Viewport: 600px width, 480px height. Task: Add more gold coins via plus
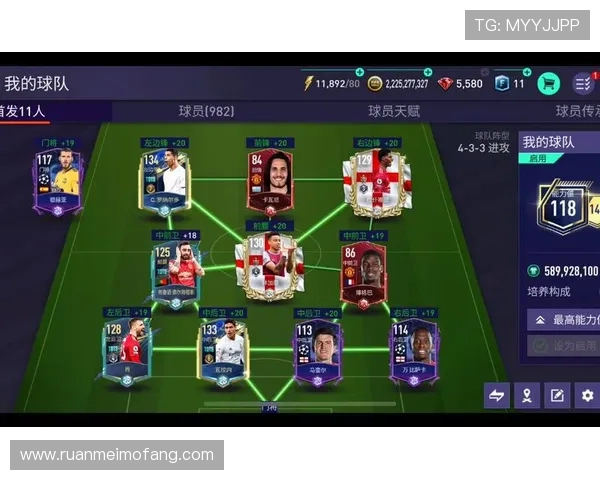pyautogui.click(x=428, y=73)
